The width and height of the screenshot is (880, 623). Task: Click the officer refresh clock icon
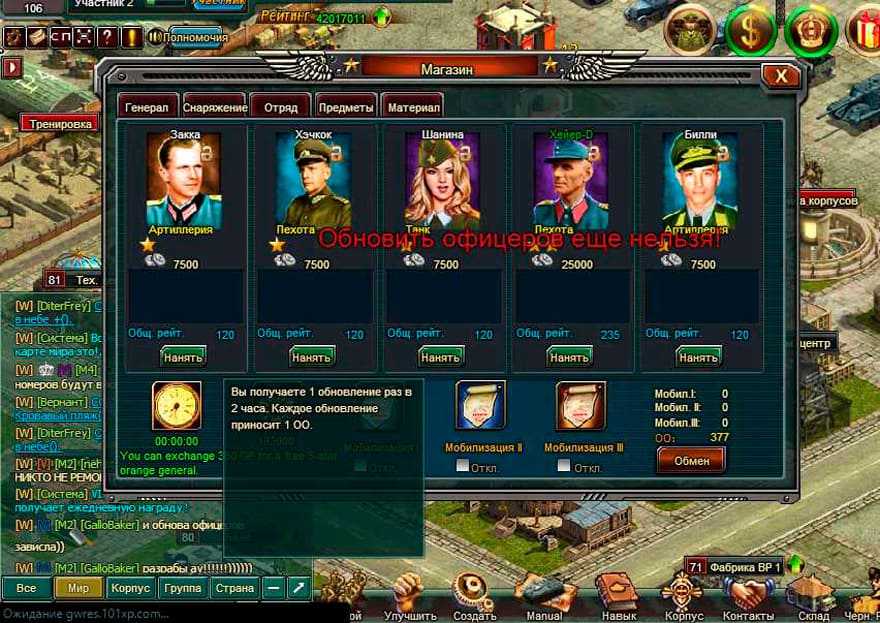[176, 406]
